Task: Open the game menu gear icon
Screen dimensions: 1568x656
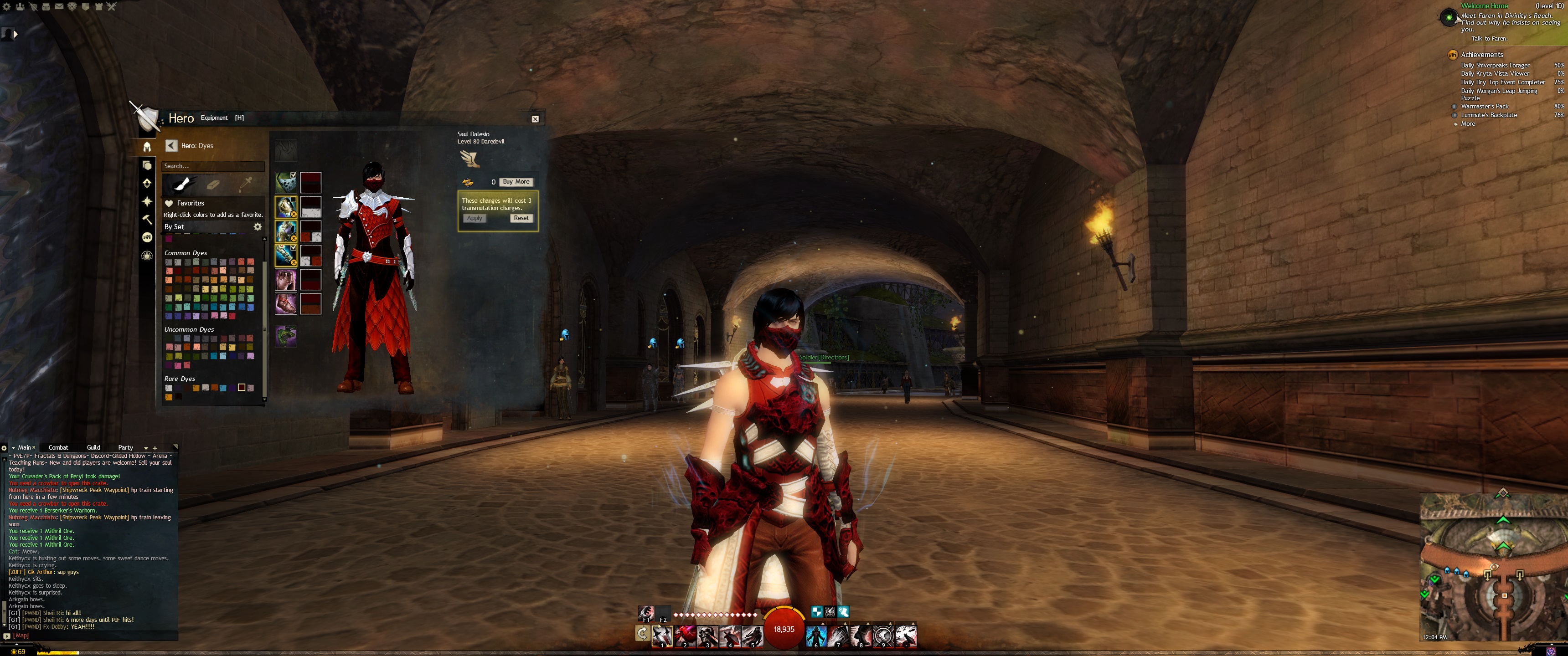Action: [x=7, y=7]
